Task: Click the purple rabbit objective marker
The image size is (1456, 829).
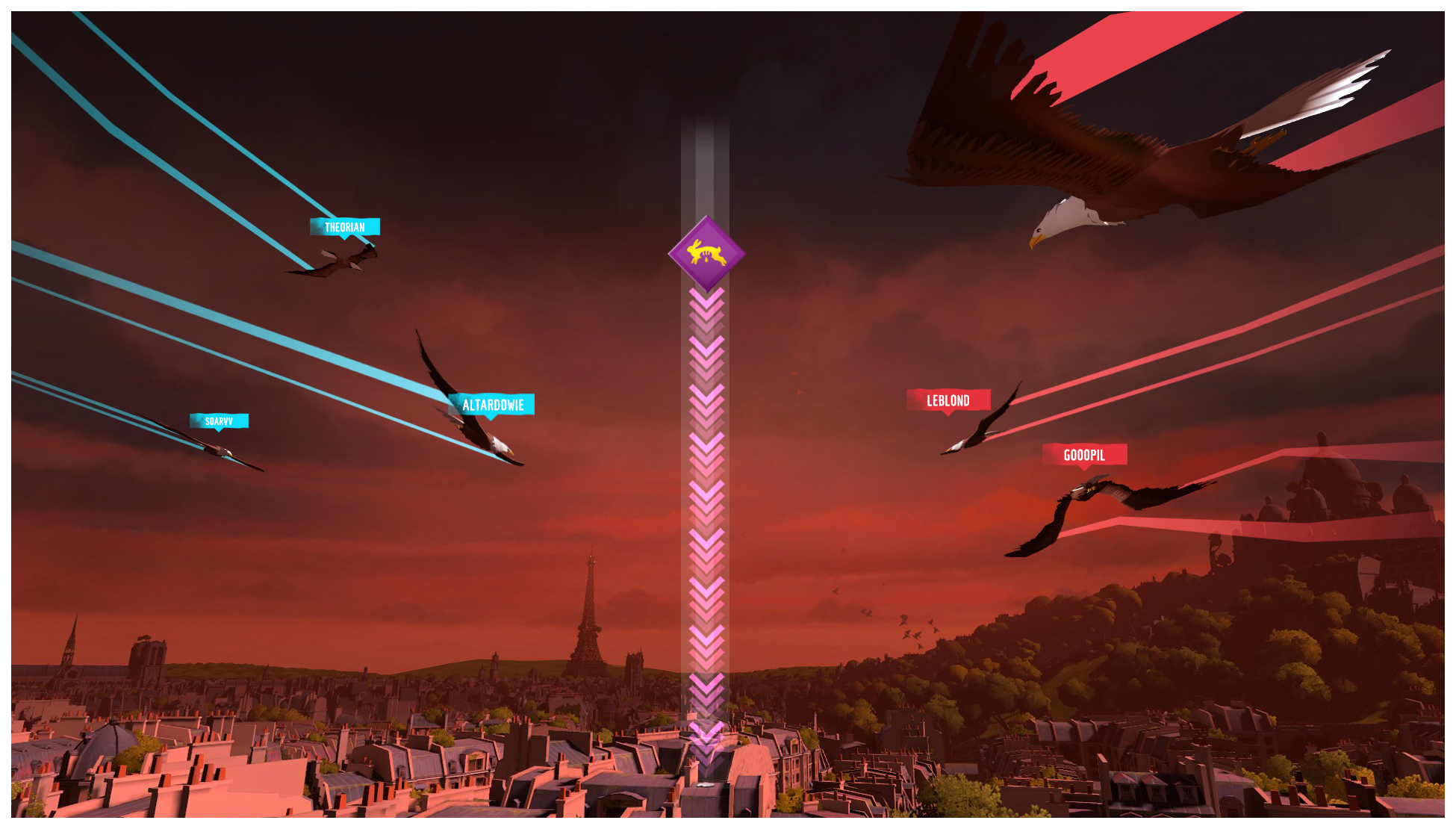Action: (x=708, y=255)
